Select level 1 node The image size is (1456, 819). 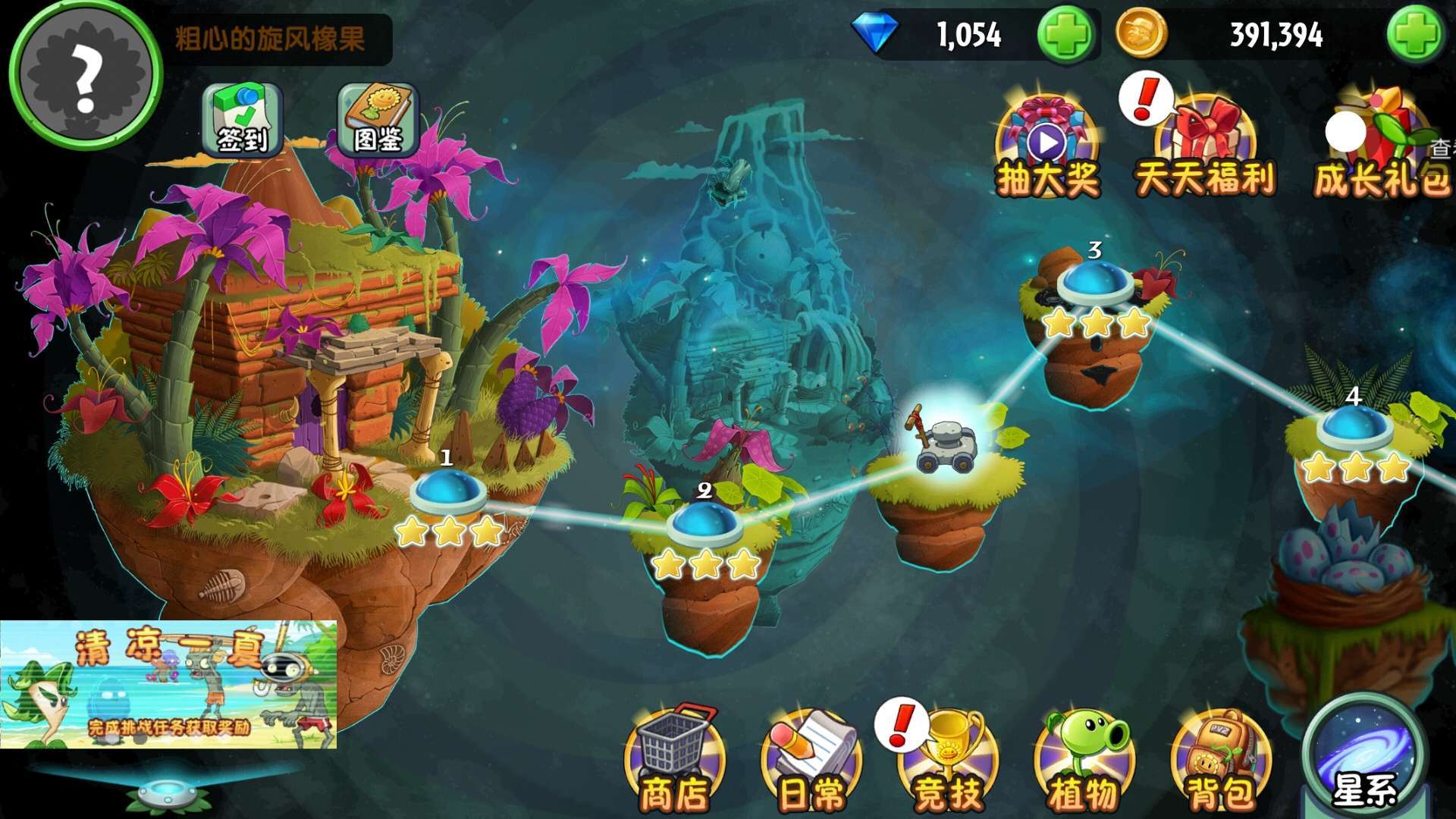pos(447,491)
